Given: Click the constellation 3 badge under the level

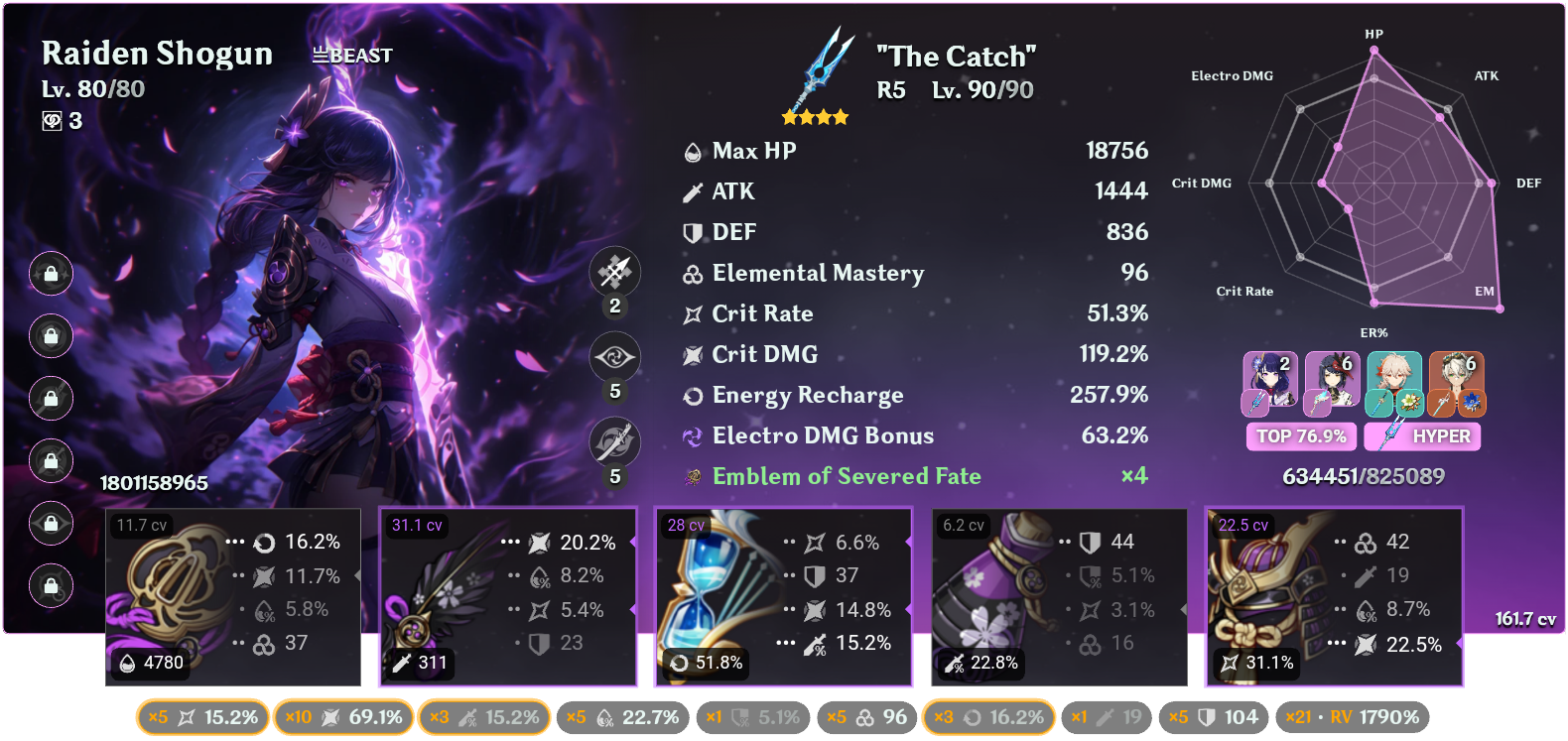Looking at the screenshot, I should tap(64, 121).
